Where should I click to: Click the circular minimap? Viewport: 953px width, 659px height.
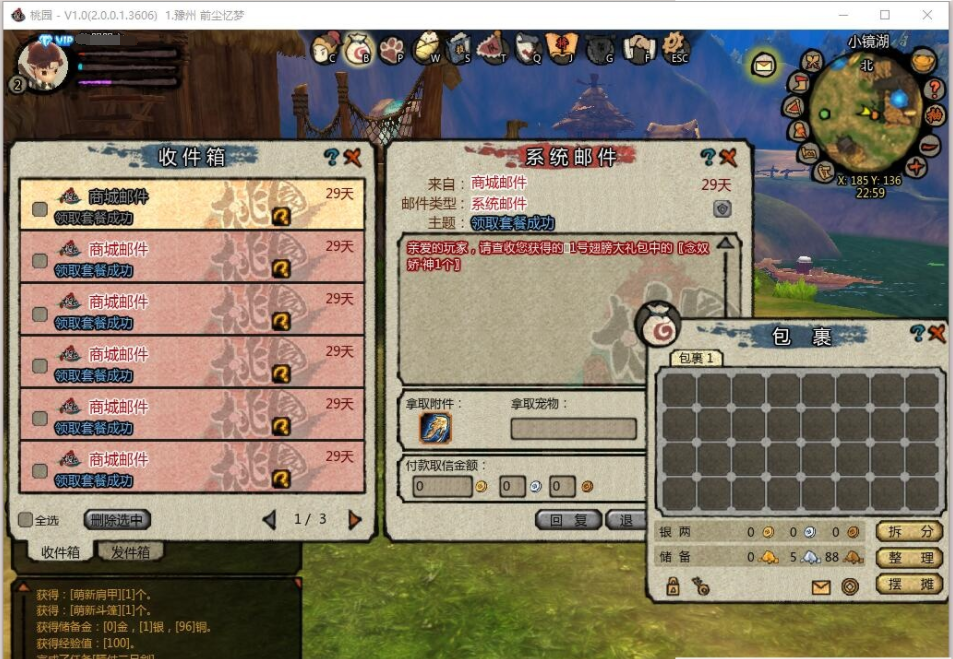(x=866, y=113)
